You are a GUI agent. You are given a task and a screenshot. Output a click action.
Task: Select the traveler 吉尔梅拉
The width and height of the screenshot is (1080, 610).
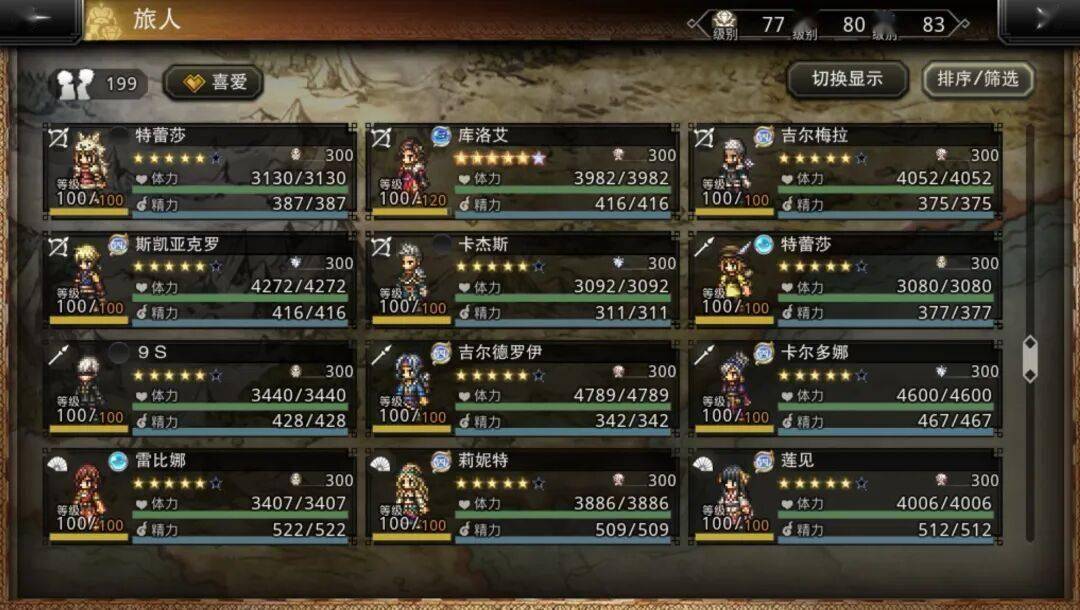(845, 169)
